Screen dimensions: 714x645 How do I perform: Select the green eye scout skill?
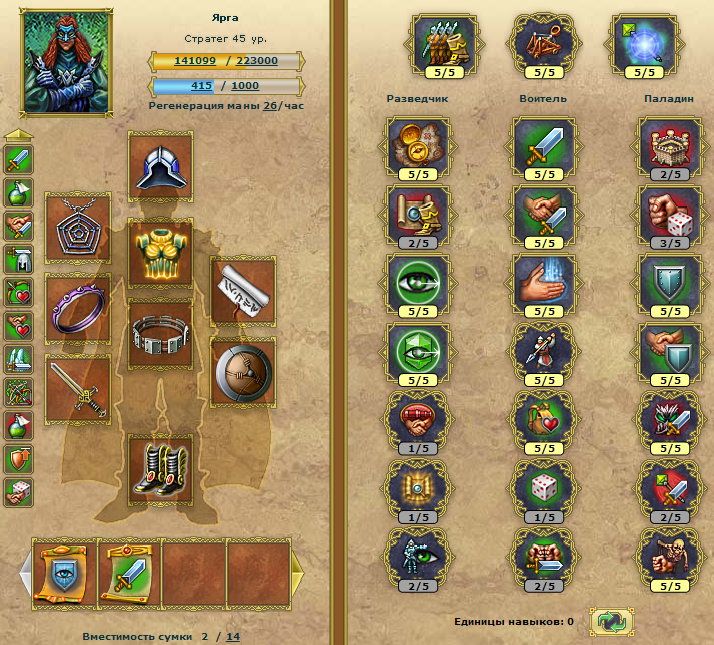point(417,281)
